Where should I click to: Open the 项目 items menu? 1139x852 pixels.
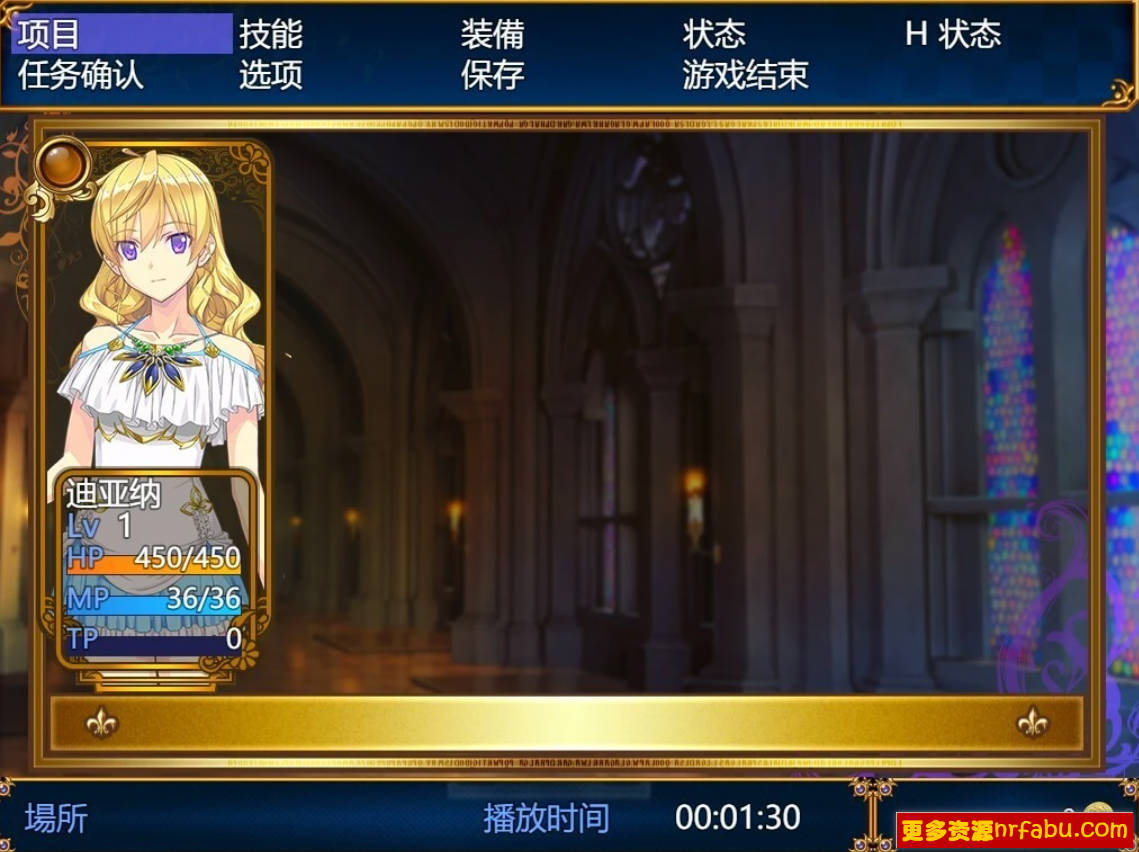pyautogui.click(x=50, y=35)
